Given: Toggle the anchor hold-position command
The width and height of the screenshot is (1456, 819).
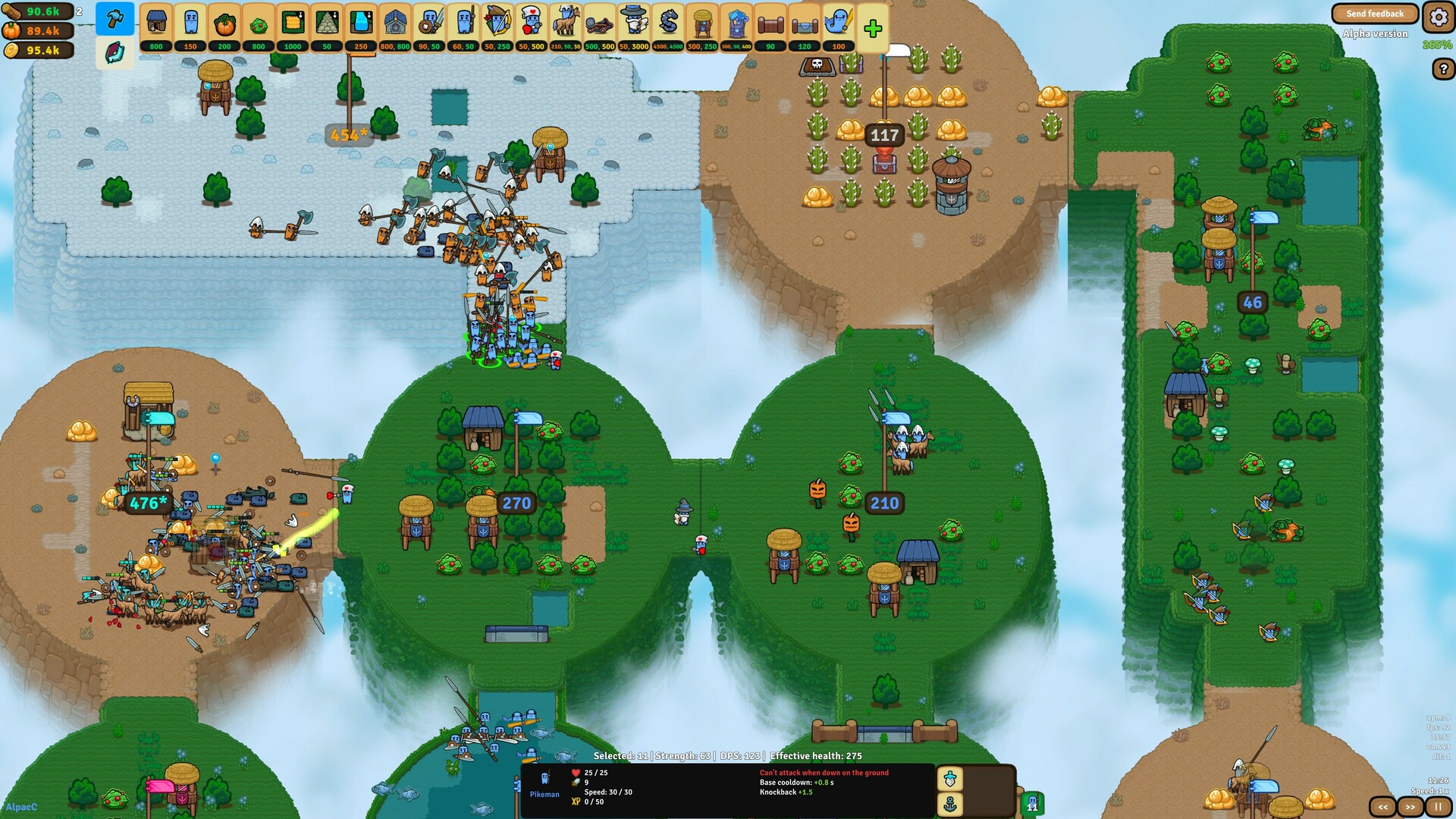Looking at the screenshot, I should [950, 805].
